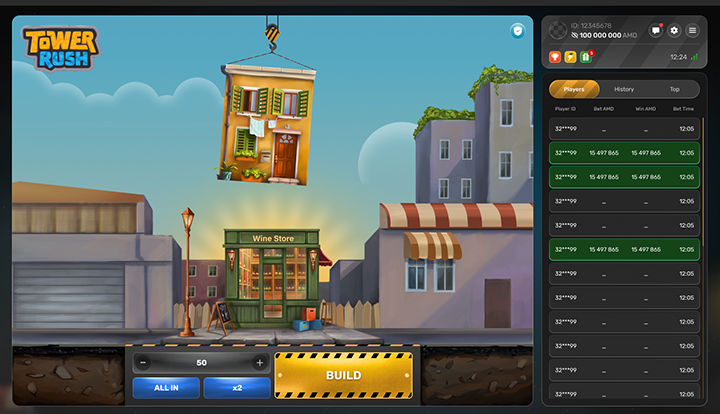The width and height of the screenshot is (720, 414).
Task: Open the Top tab
Action: pos(674,89)
